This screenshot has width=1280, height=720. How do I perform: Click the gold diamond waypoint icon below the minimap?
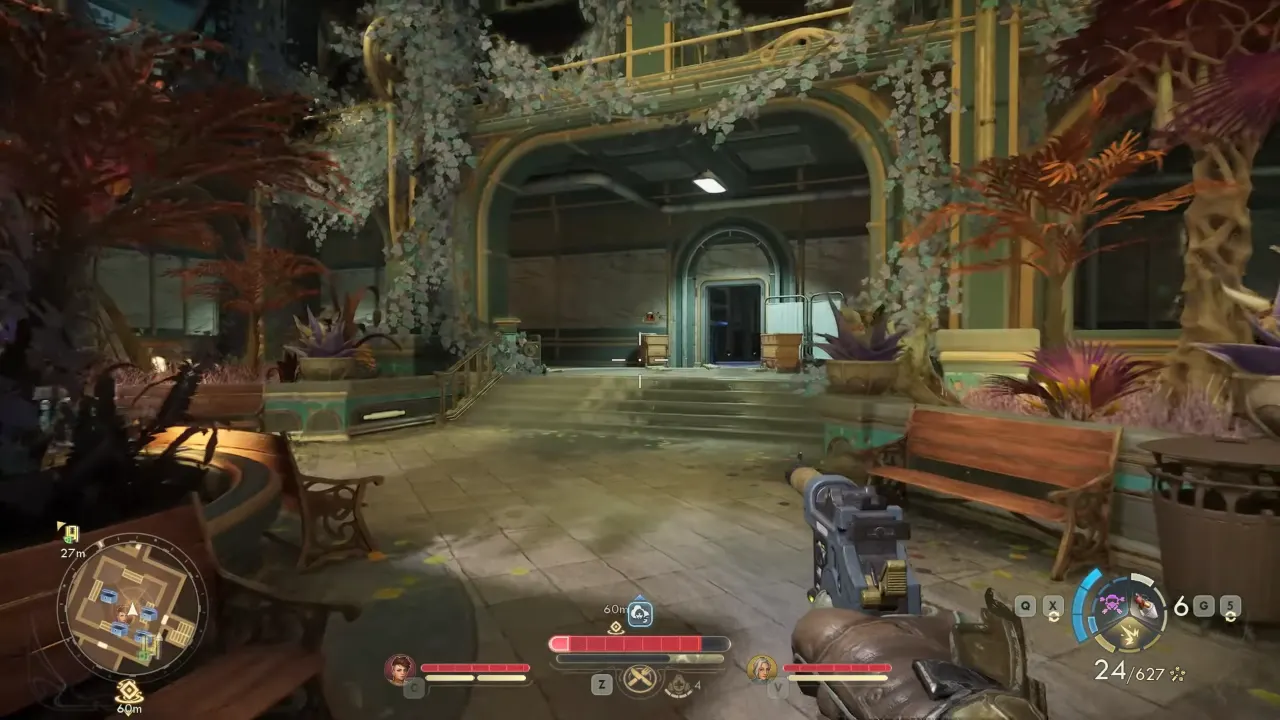(x=128, y=688)
